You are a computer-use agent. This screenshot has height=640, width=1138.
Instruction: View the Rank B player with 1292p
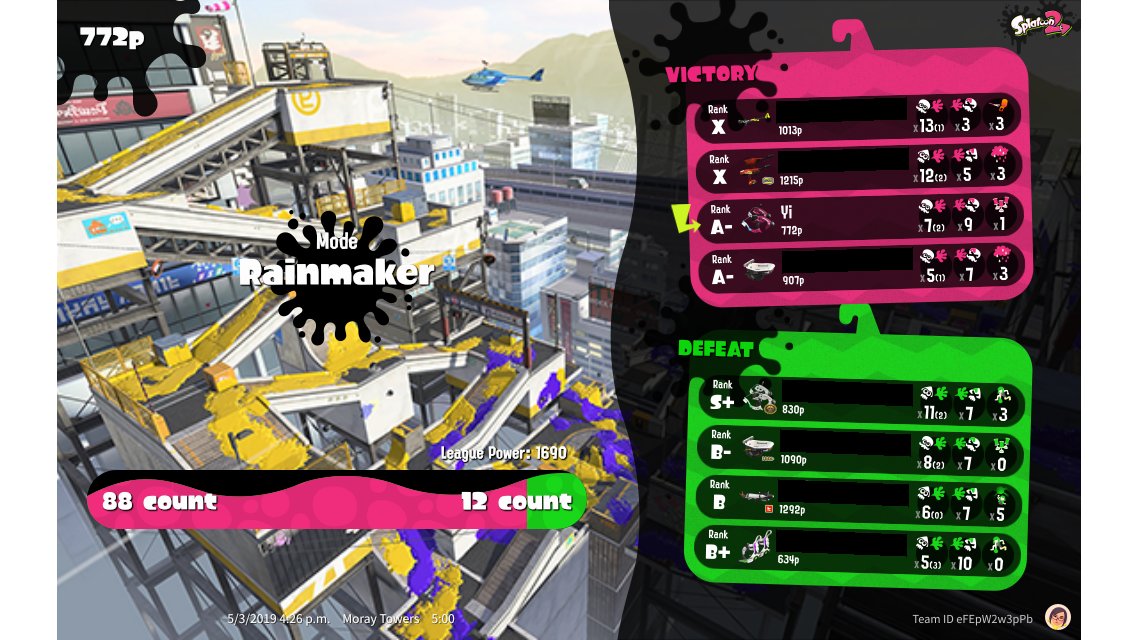856,501
